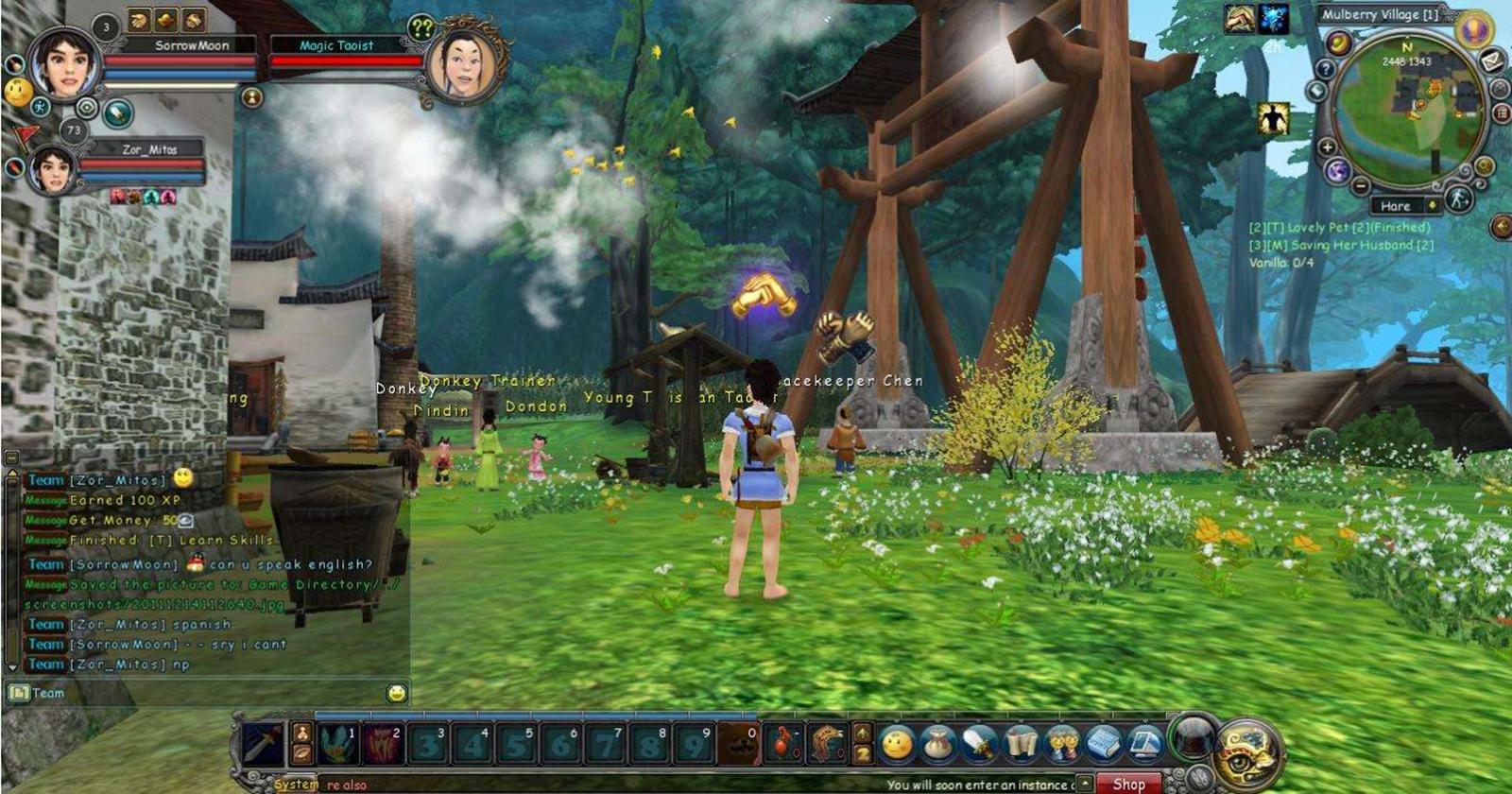Activate the skill in hotbar slot 1
Viewport: 1512px width, 794px height.
pos(336,744)
